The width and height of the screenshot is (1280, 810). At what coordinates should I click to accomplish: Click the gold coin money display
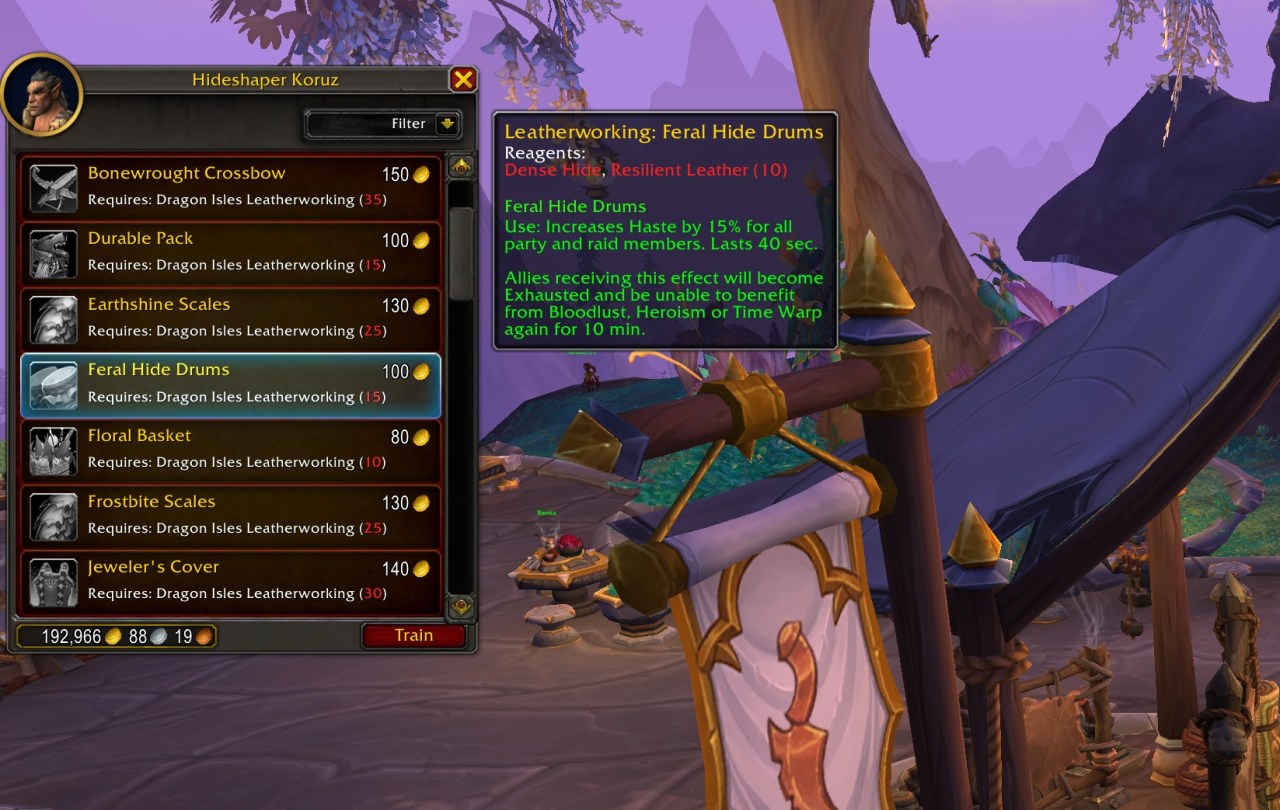click(x=115, y=636)
